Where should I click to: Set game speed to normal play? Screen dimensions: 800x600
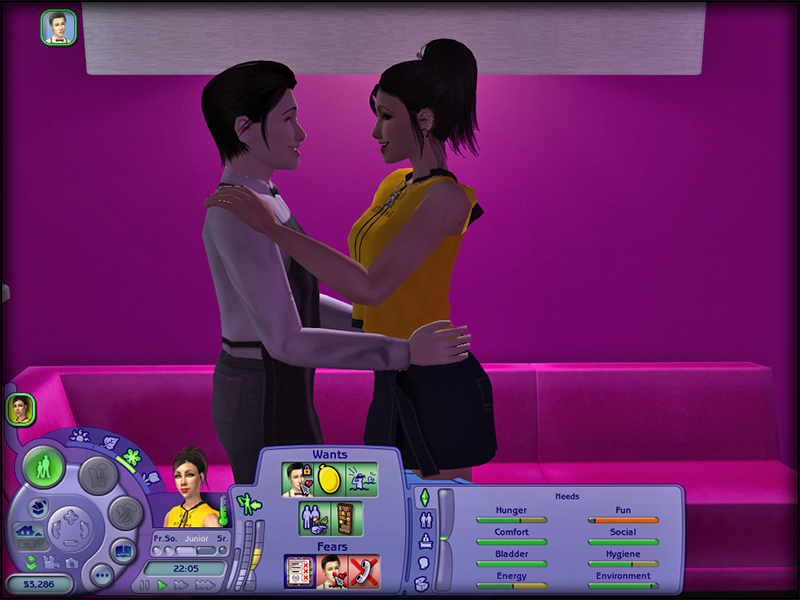[162, 585]
